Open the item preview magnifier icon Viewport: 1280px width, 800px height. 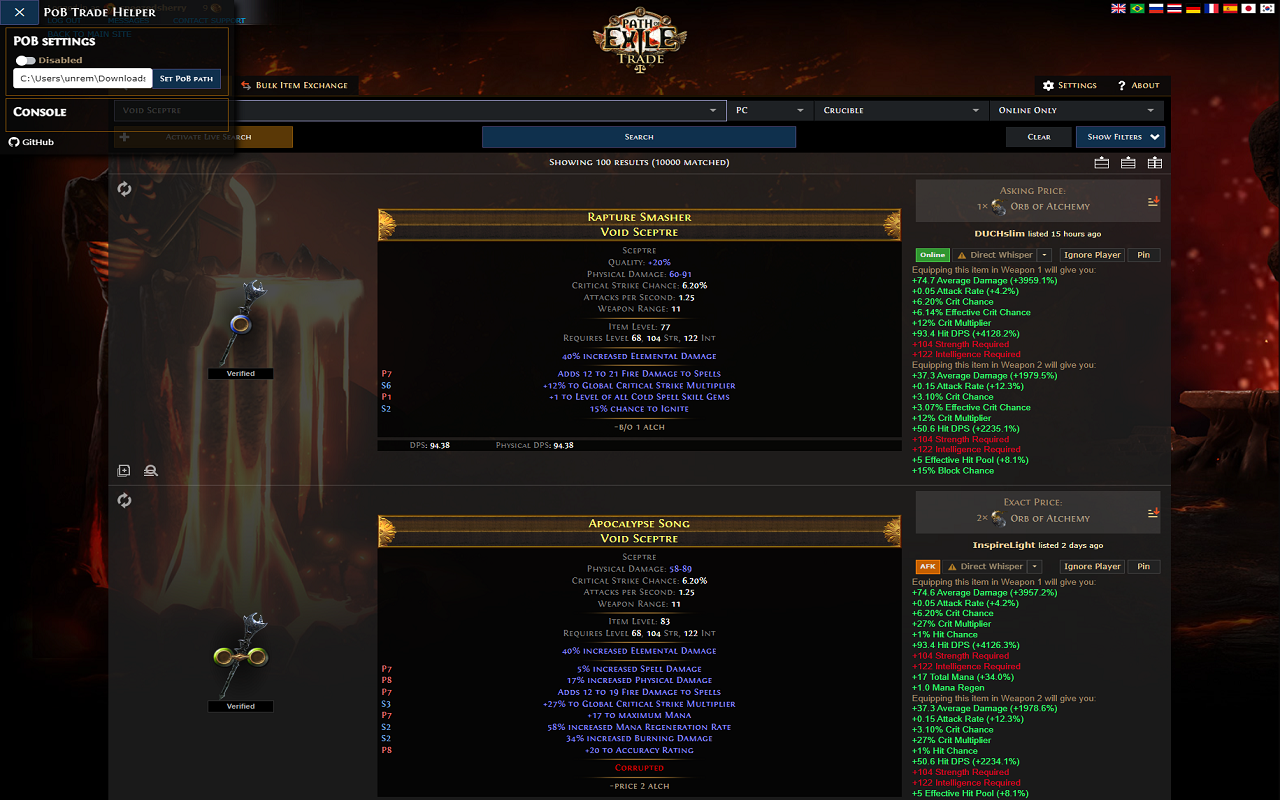coord(150,470)
